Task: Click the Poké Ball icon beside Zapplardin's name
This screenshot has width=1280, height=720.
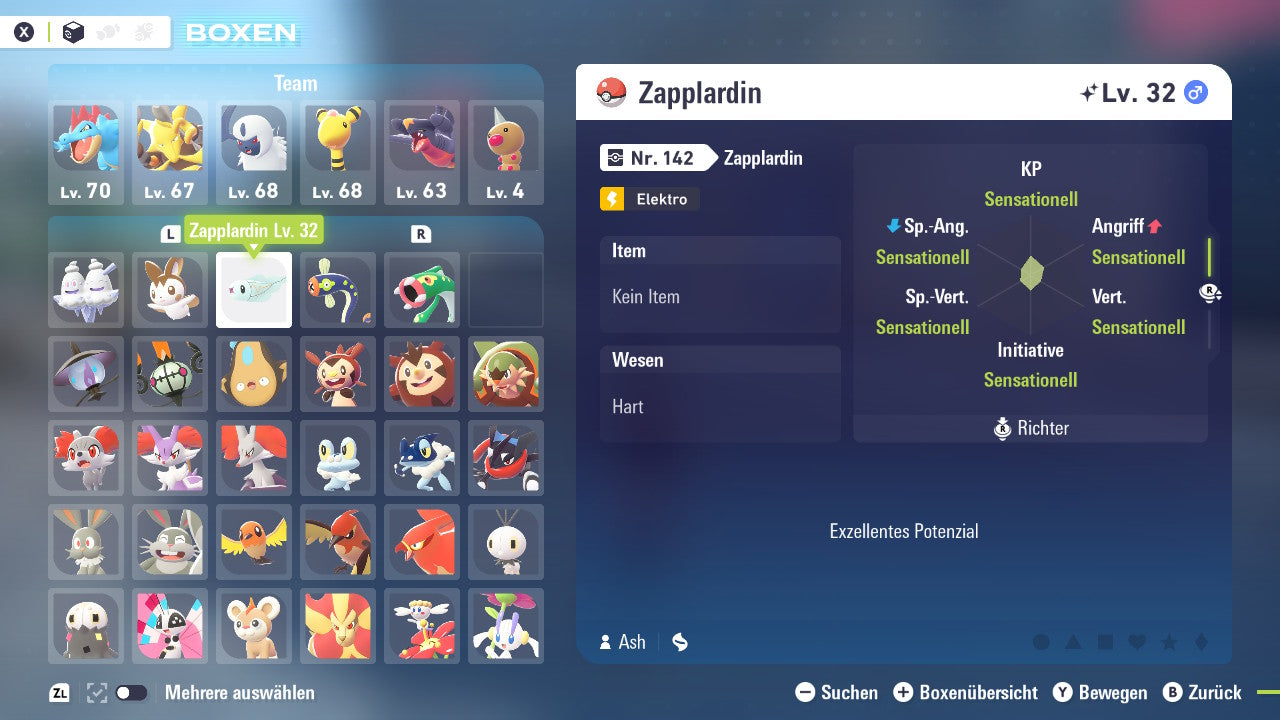Action: (x=611, y=92)
